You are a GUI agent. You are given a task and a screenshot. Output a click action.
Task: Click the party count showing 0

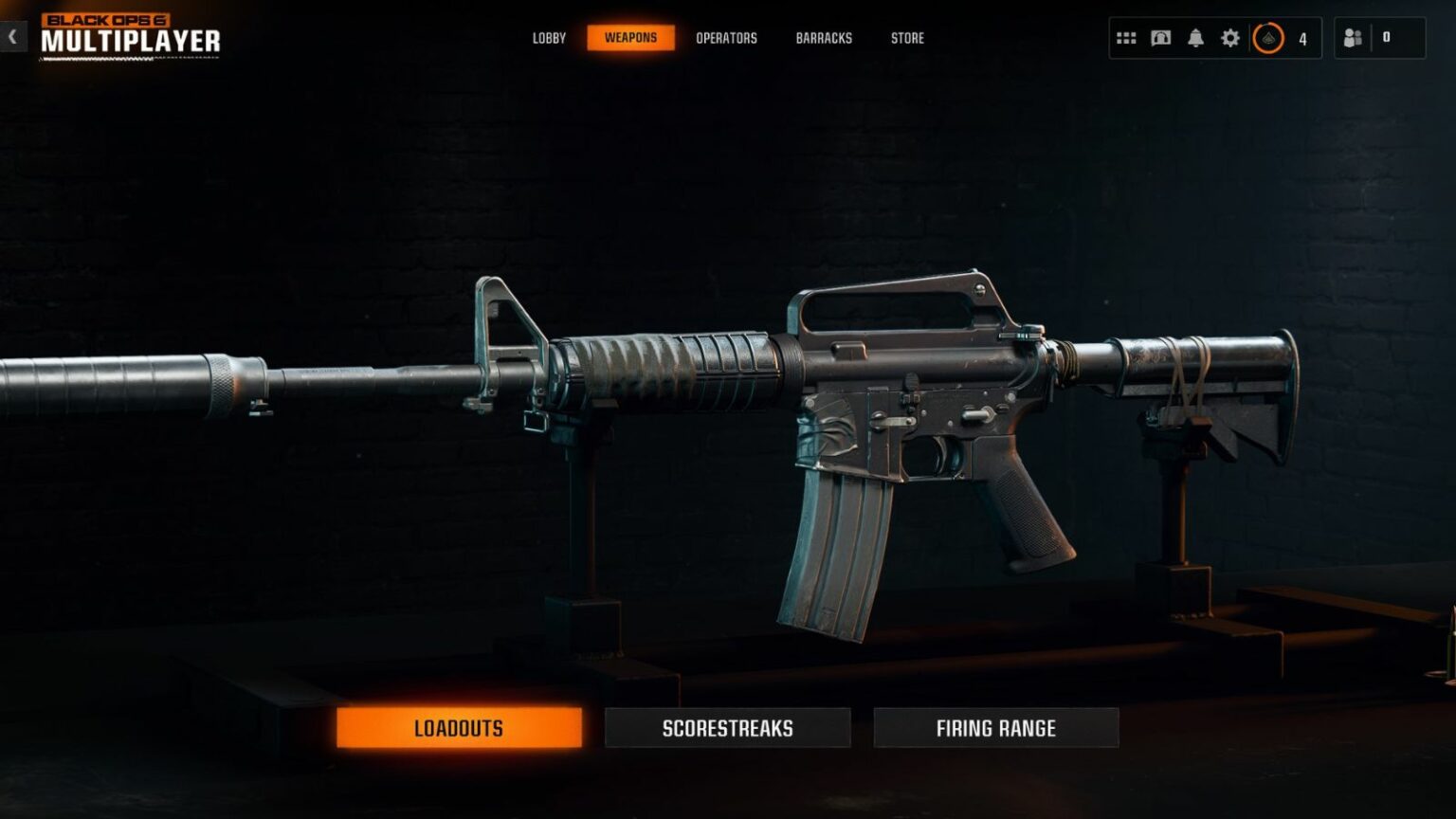click(1387, 38)
